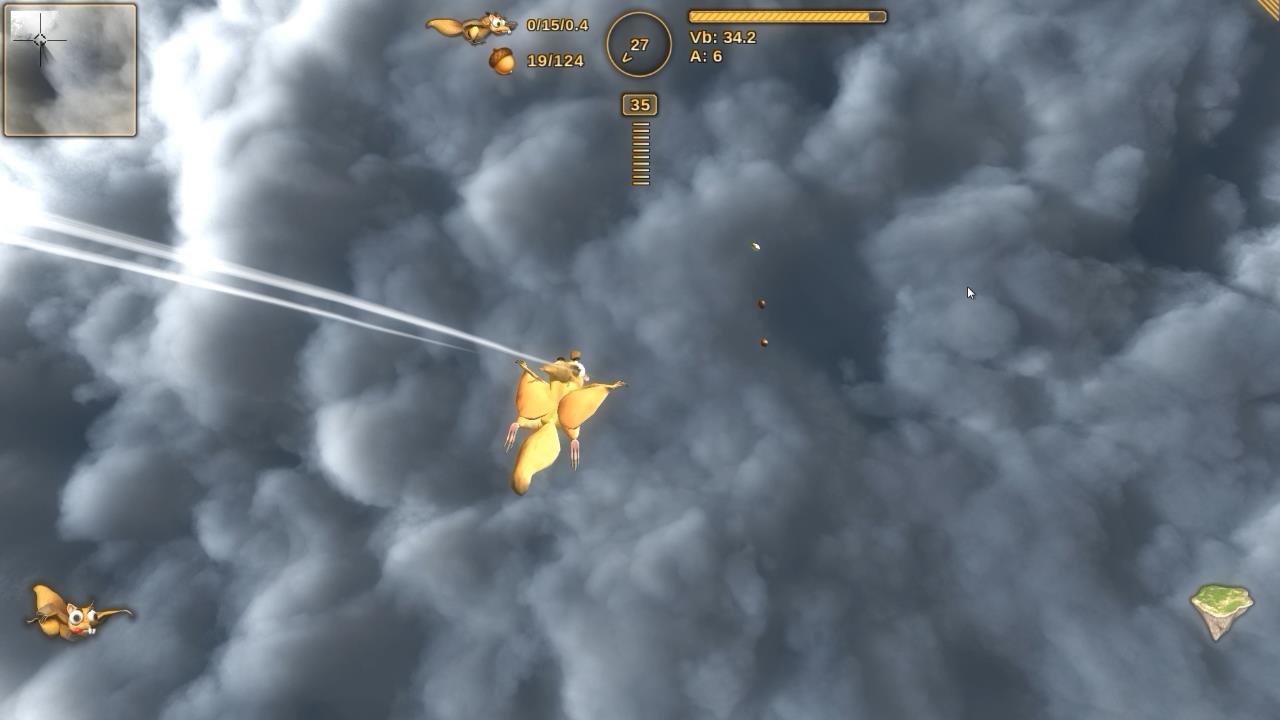Viewport: 1280px width, 720px height.
Task: Click the altitude indicator showing 35
Action: pyautogui.click(x=639, y=104)
